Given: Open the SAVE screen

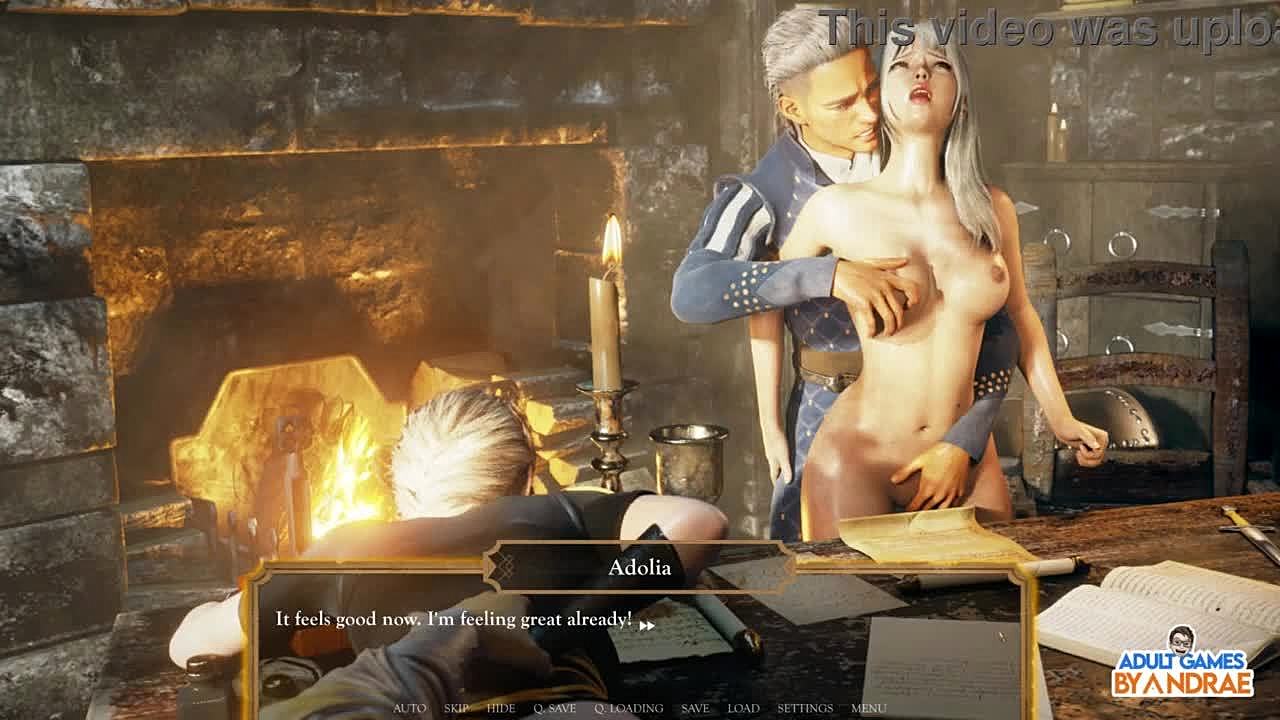Looking at the screenshot, I should [695, 708].
